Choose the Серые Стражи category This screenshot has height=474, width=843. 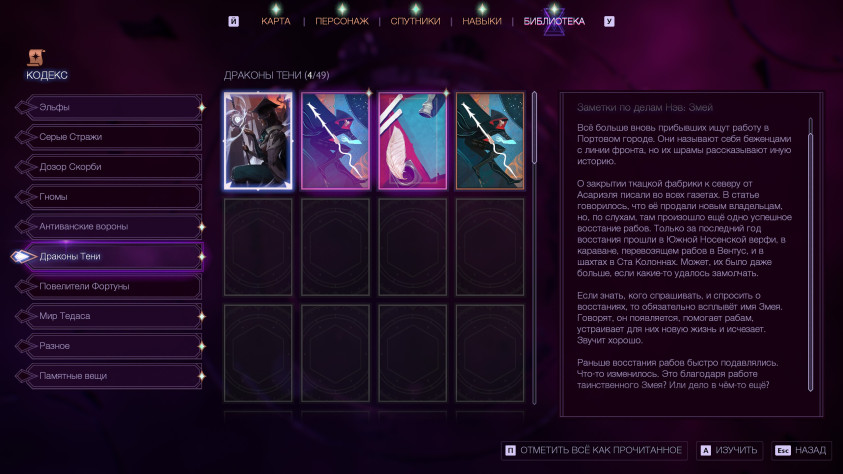tap(108, 137)
